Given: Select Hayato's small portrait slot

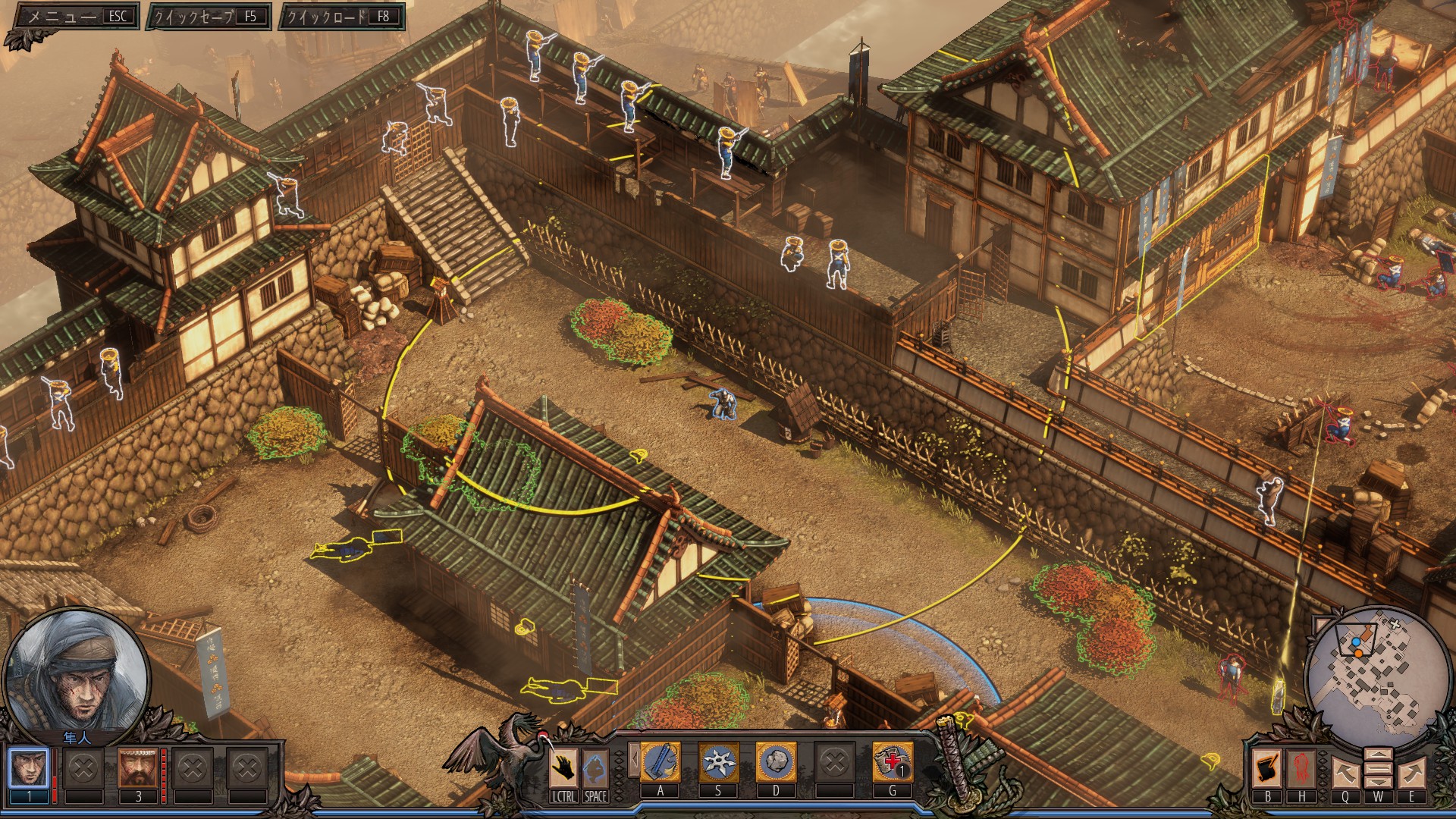Looking at the screenshot, I should point(30,768).
